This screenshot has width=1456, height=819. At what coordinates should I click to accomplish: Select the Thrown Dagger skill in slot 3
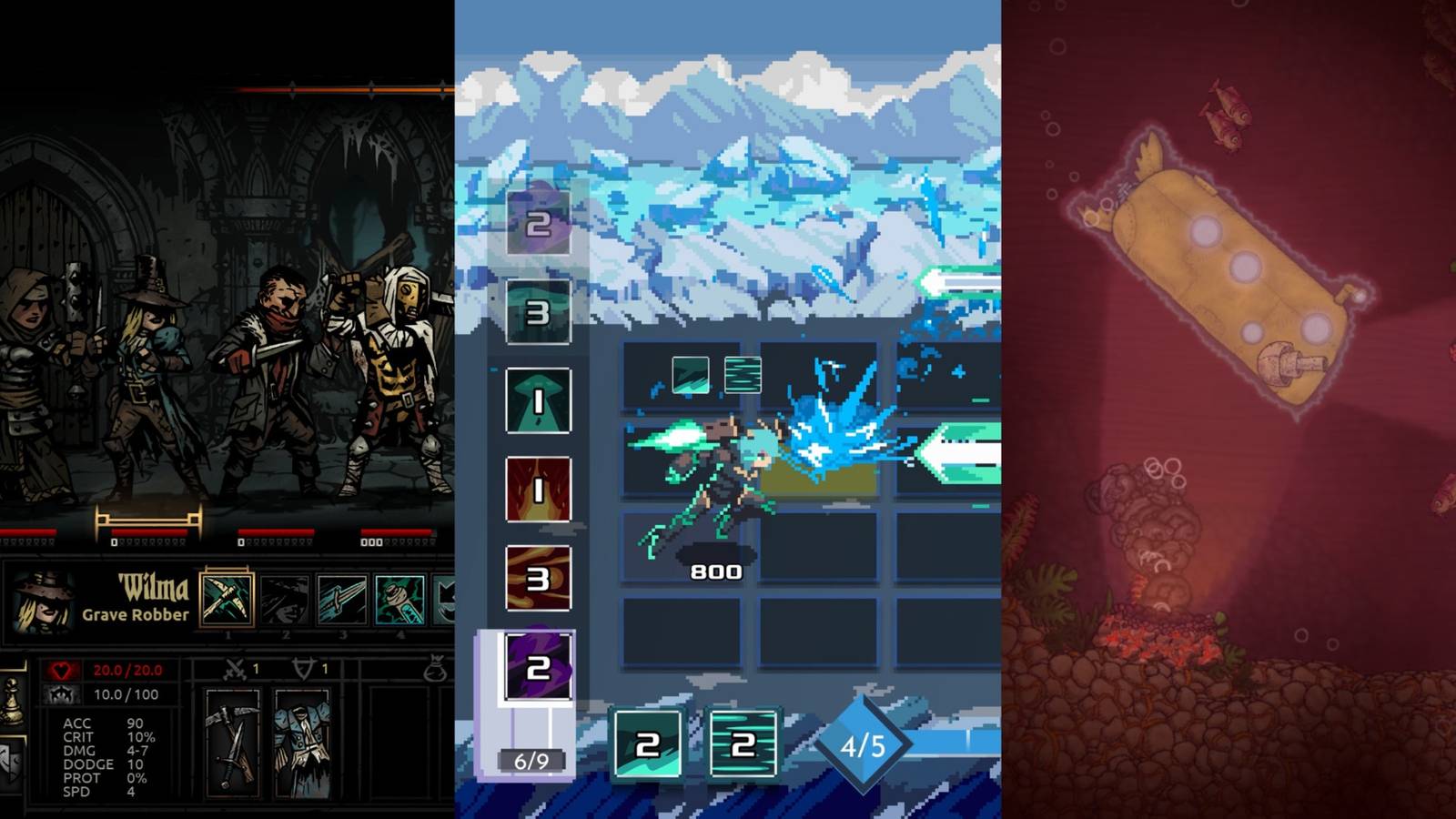pos(287,601)
